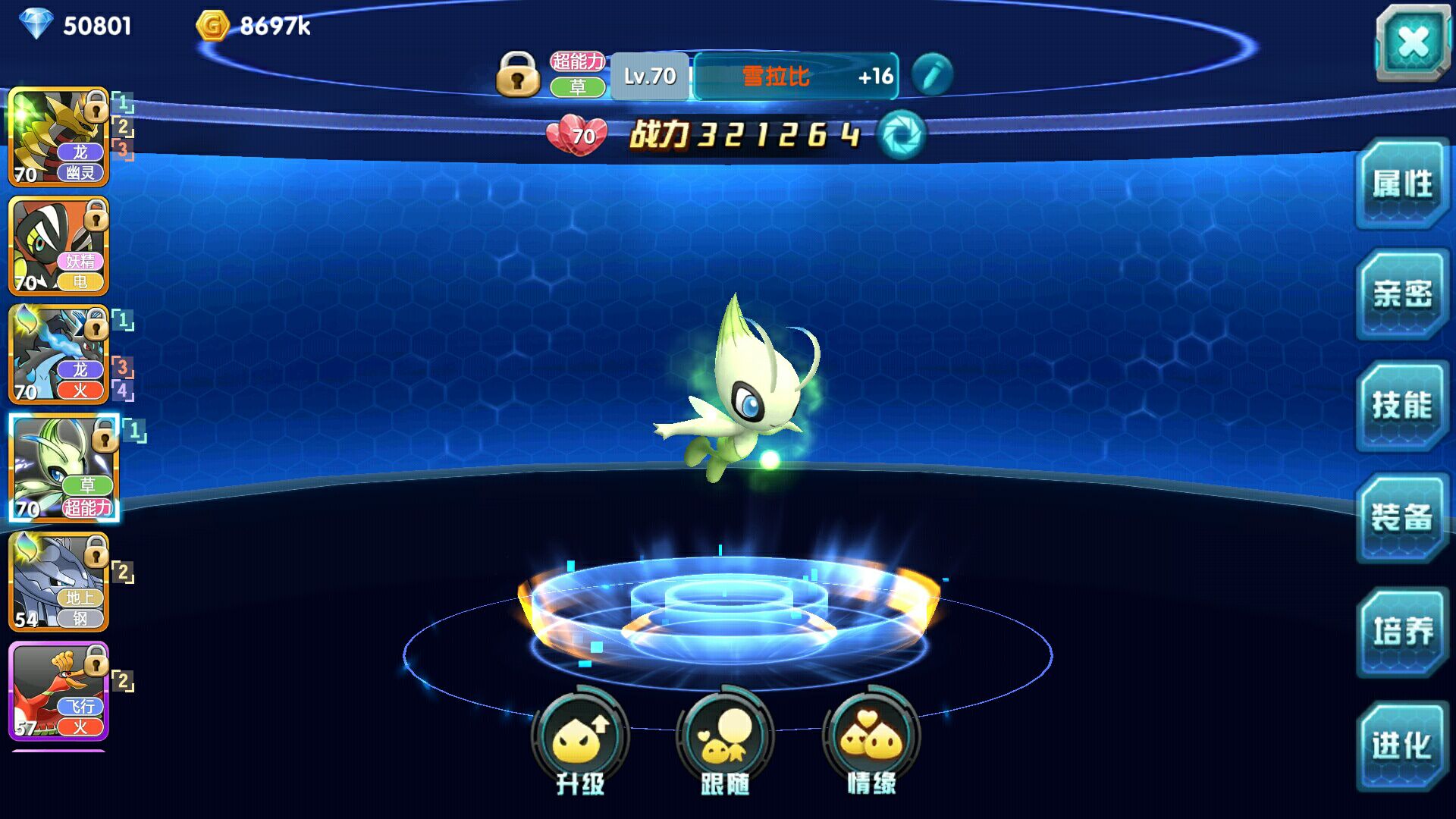Select the Giratina dragon-ghost portrait
The image size is (1456, 819).
[58, 137]
